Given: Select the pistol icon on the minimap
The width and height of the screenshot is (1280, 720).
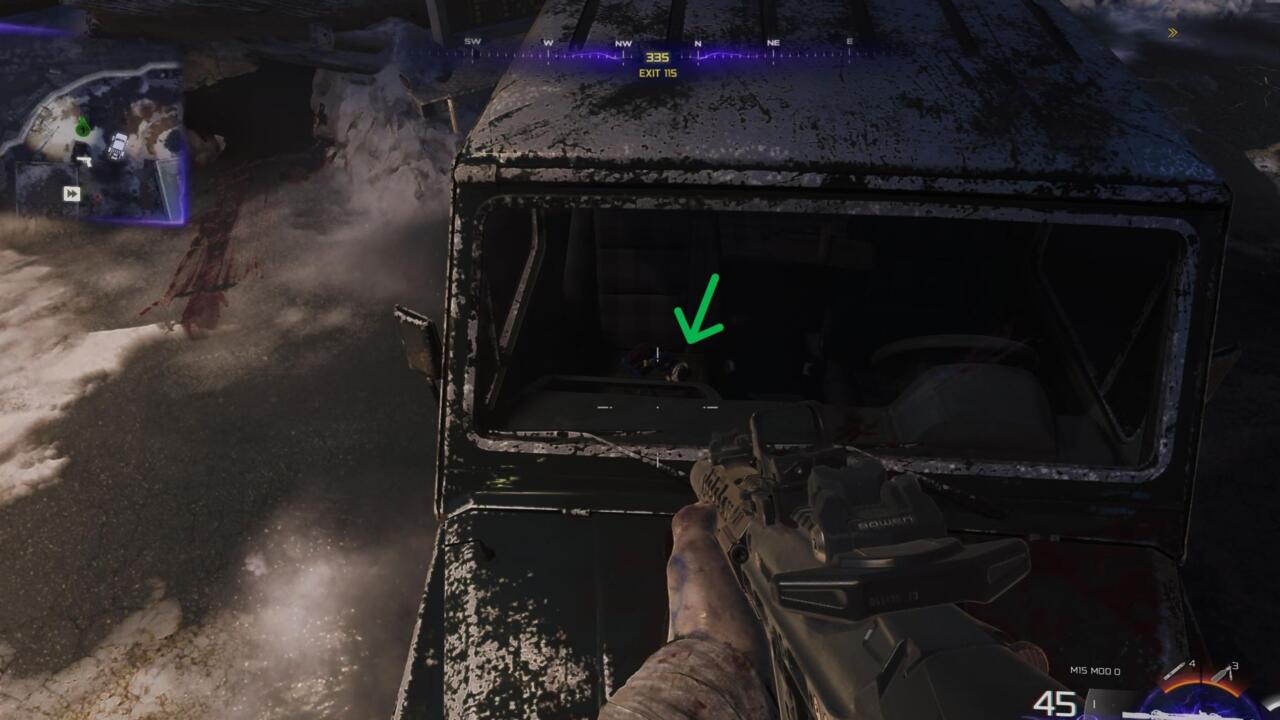Looking at the screenshot, I should tap(85, 159).
